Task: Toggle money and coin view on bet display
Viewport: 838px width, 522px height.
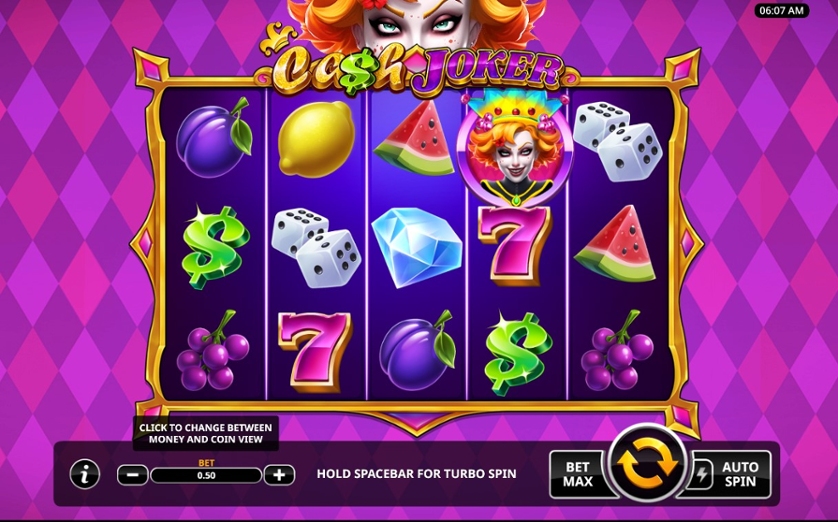Action: tap(205, 475)
